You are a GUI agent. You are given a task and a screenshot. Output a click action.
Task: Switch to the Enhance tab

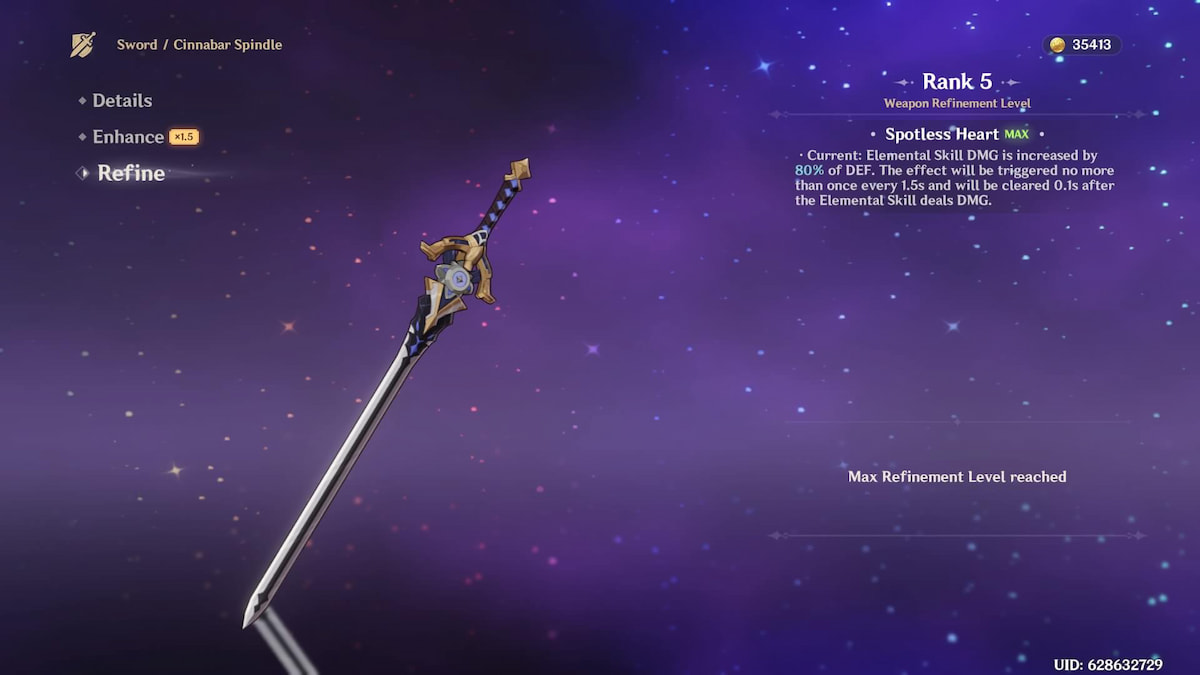pyautogui.click(x=128, y=137)
